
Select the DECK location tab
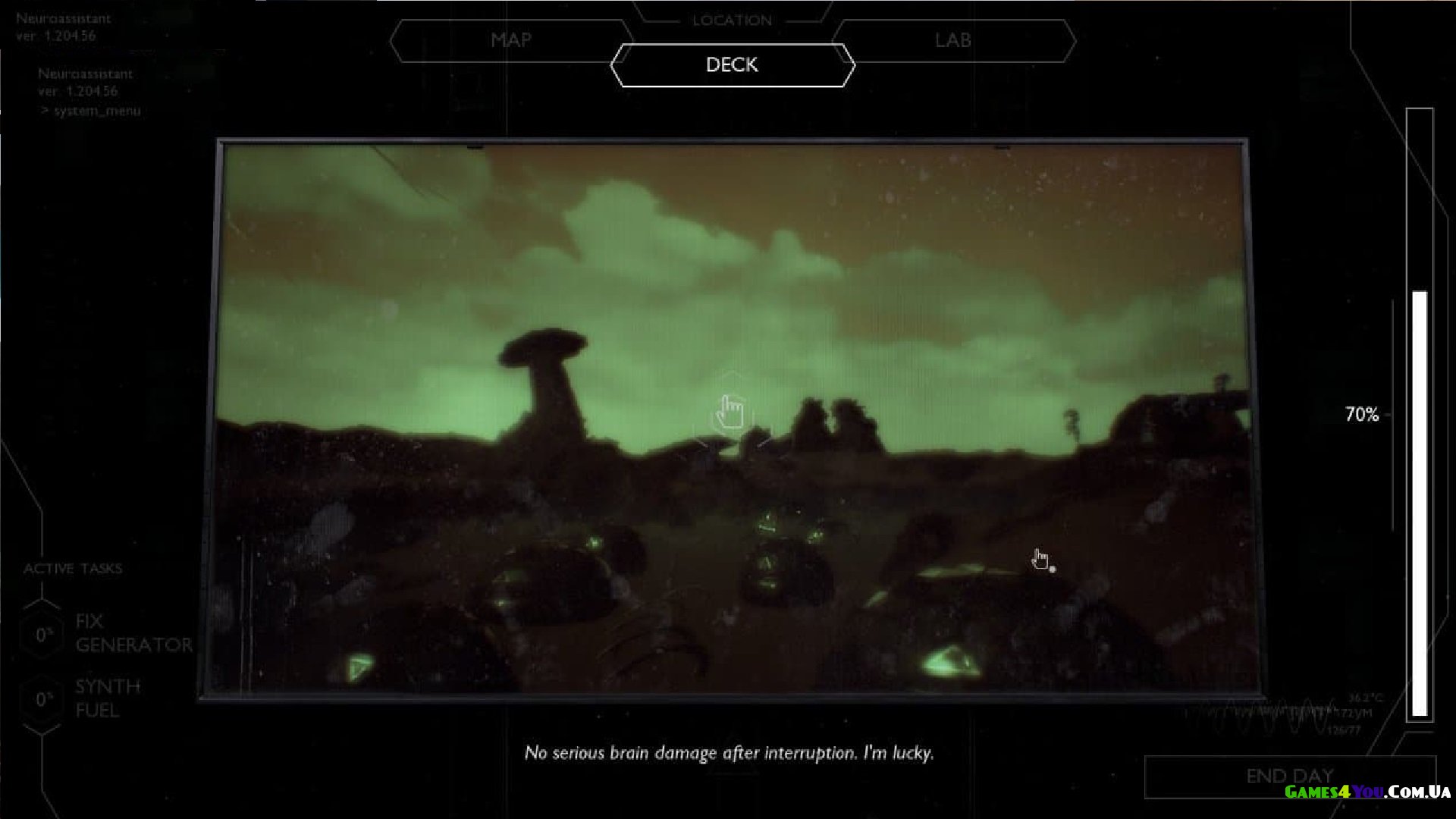[x=732, y=65]
